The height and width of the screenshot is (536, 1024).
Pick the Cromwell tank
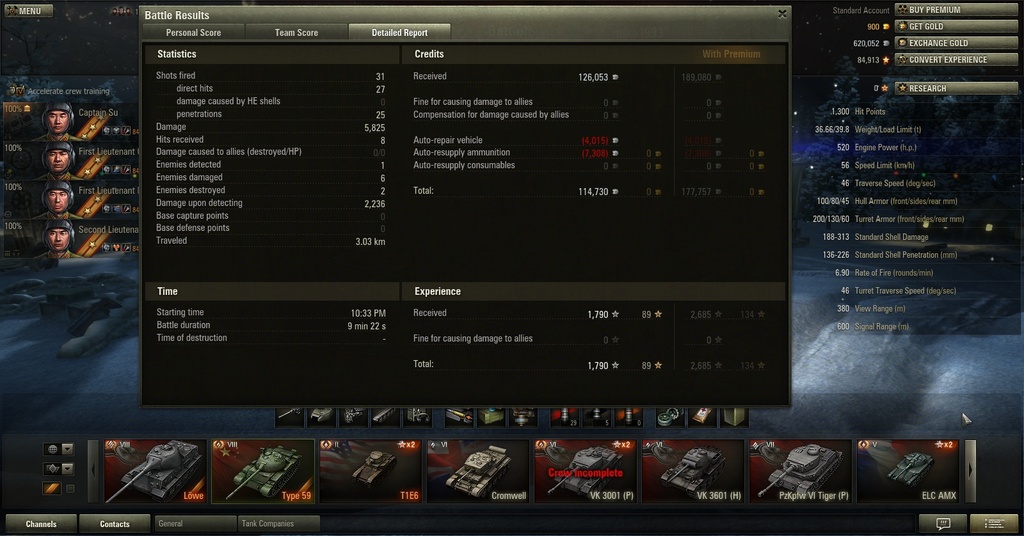[x=478, y=471]
